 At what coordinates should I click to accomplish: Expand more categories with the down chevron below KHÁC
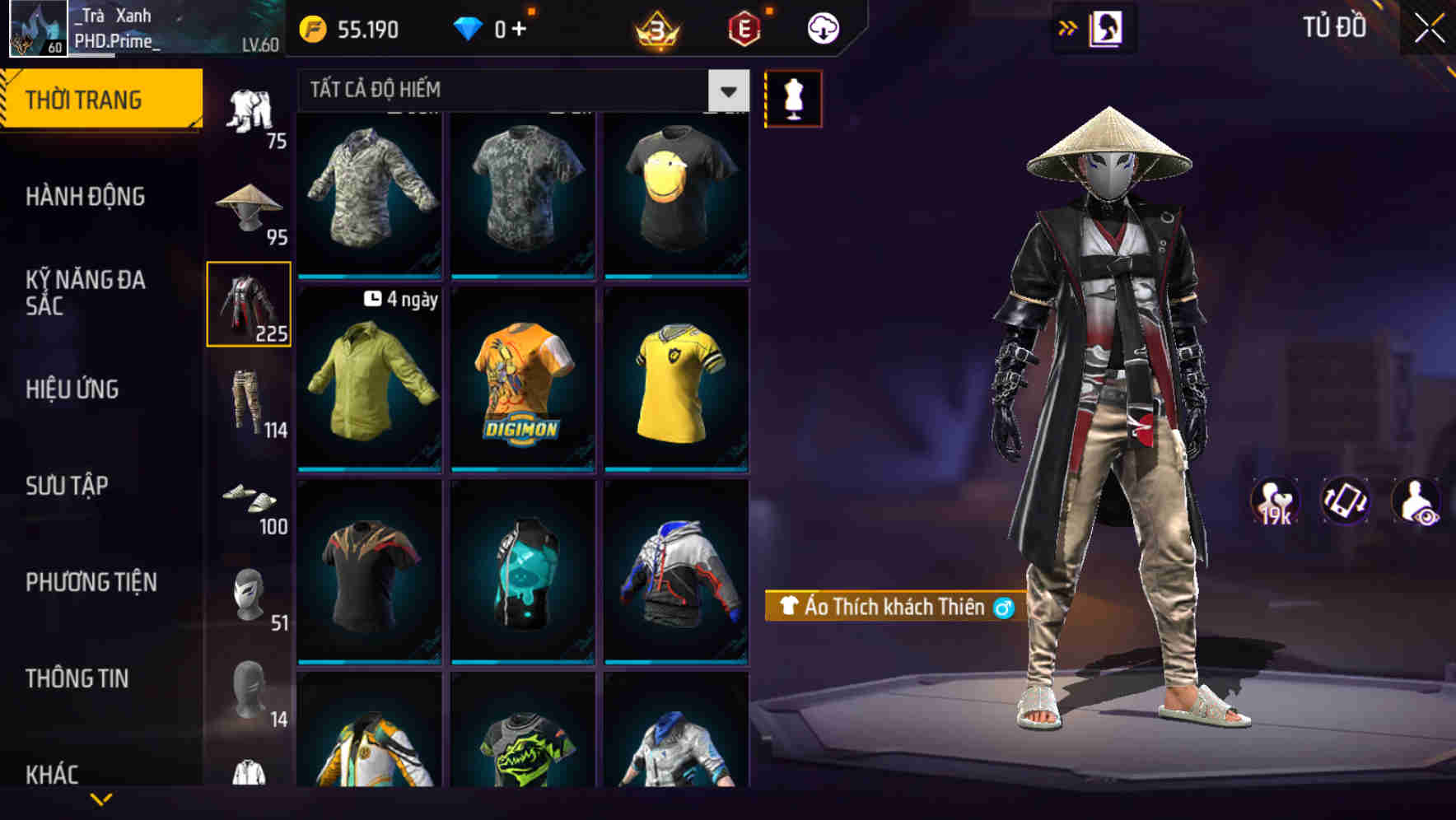pos(101,797)
